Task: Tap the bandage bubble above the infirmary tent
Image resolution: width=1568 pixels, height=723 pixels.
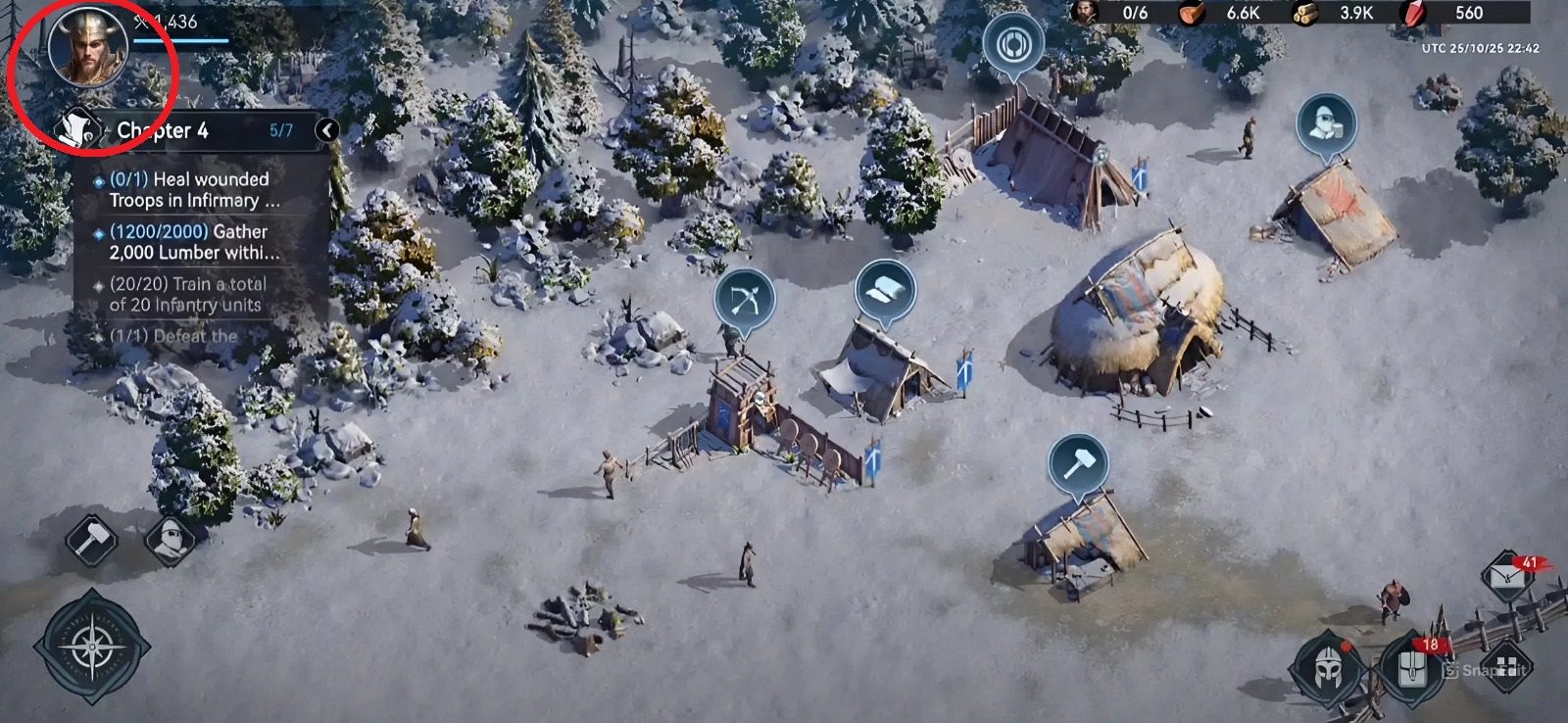Action: point(885,289)
